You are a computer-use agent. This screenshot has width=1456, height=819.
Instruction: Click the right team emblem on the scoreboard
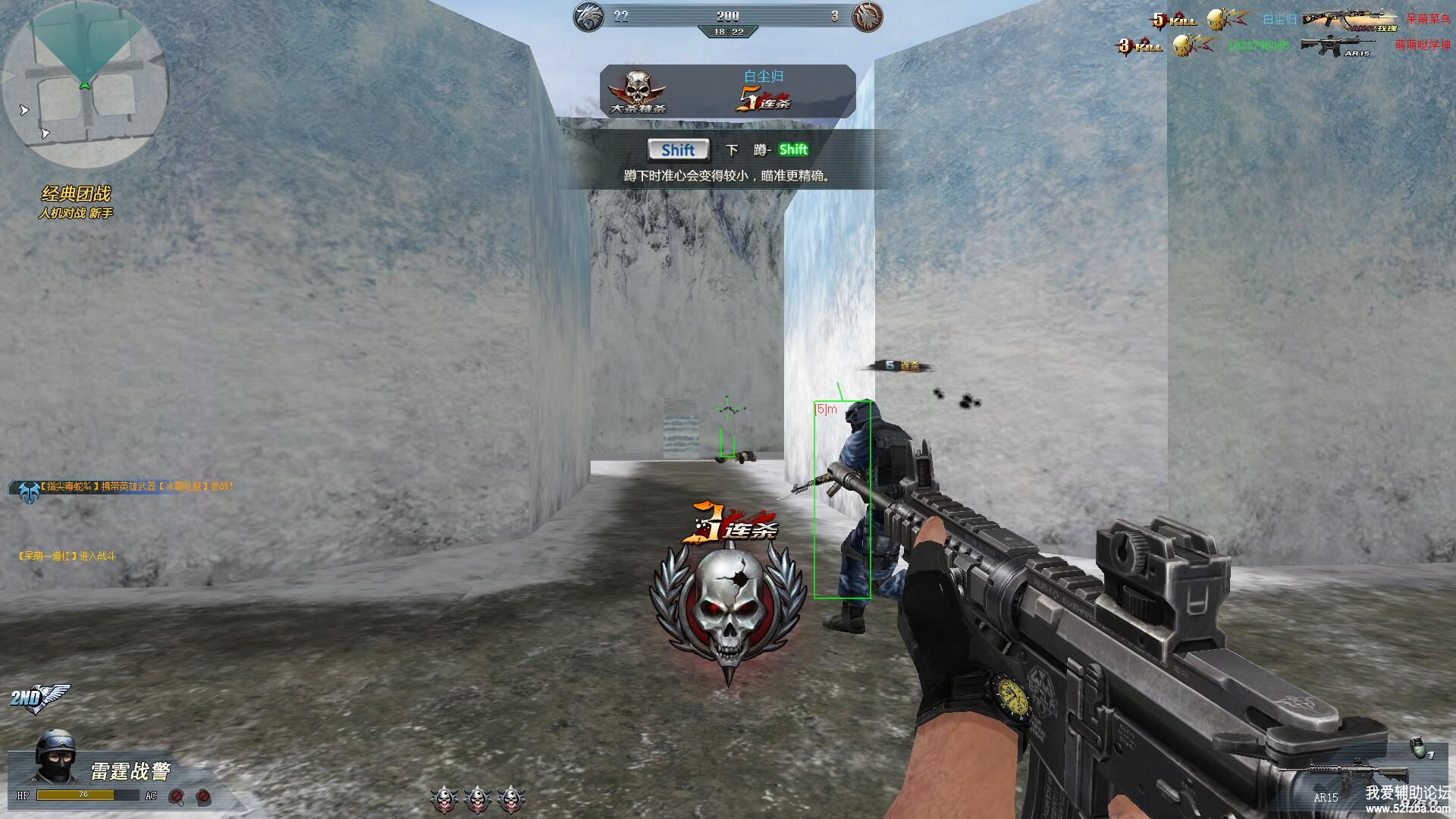tap(867, 17)
